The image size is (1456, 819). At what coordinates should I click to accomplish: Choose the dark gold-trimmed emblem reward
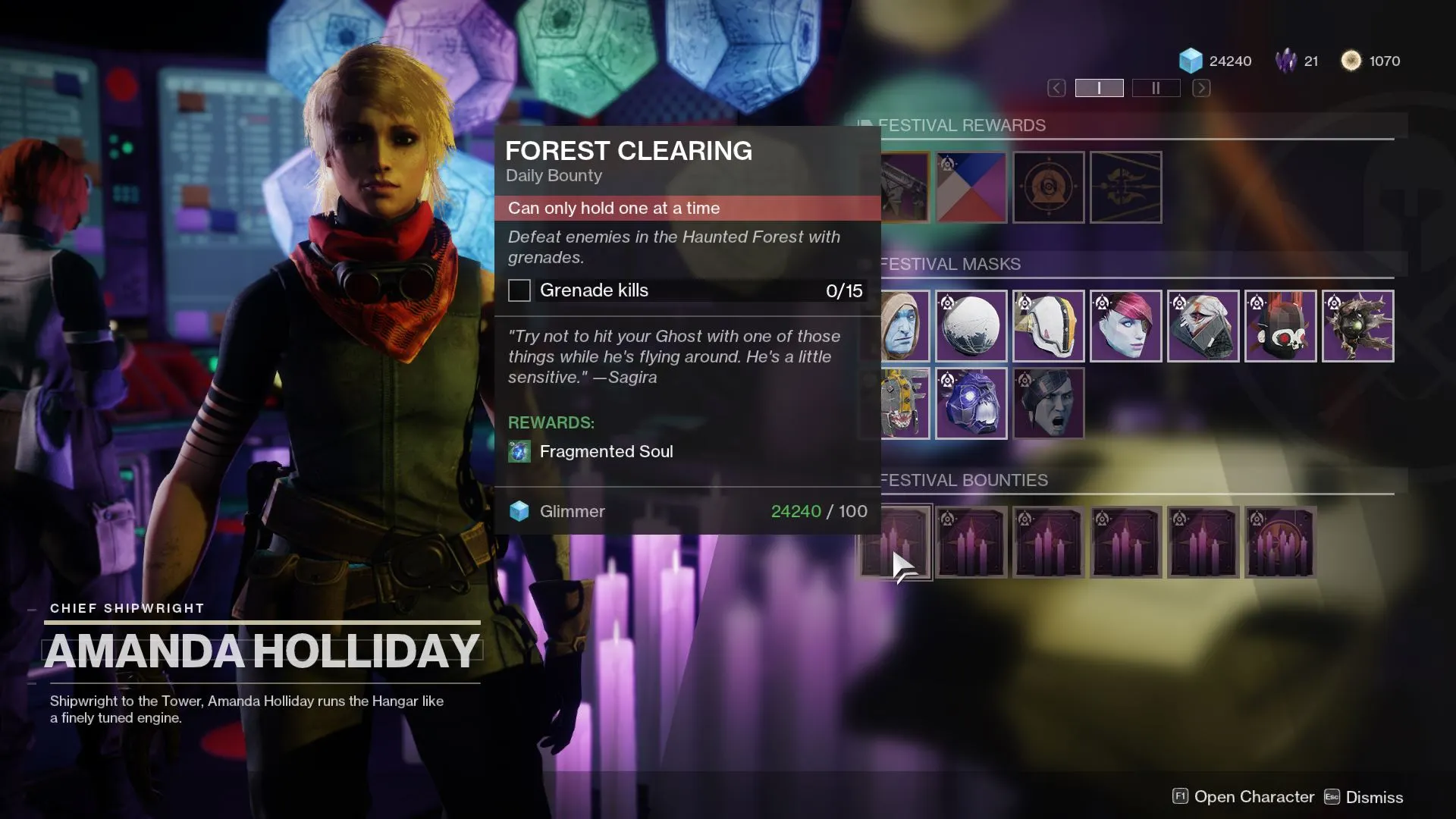tap(1126, 187)
